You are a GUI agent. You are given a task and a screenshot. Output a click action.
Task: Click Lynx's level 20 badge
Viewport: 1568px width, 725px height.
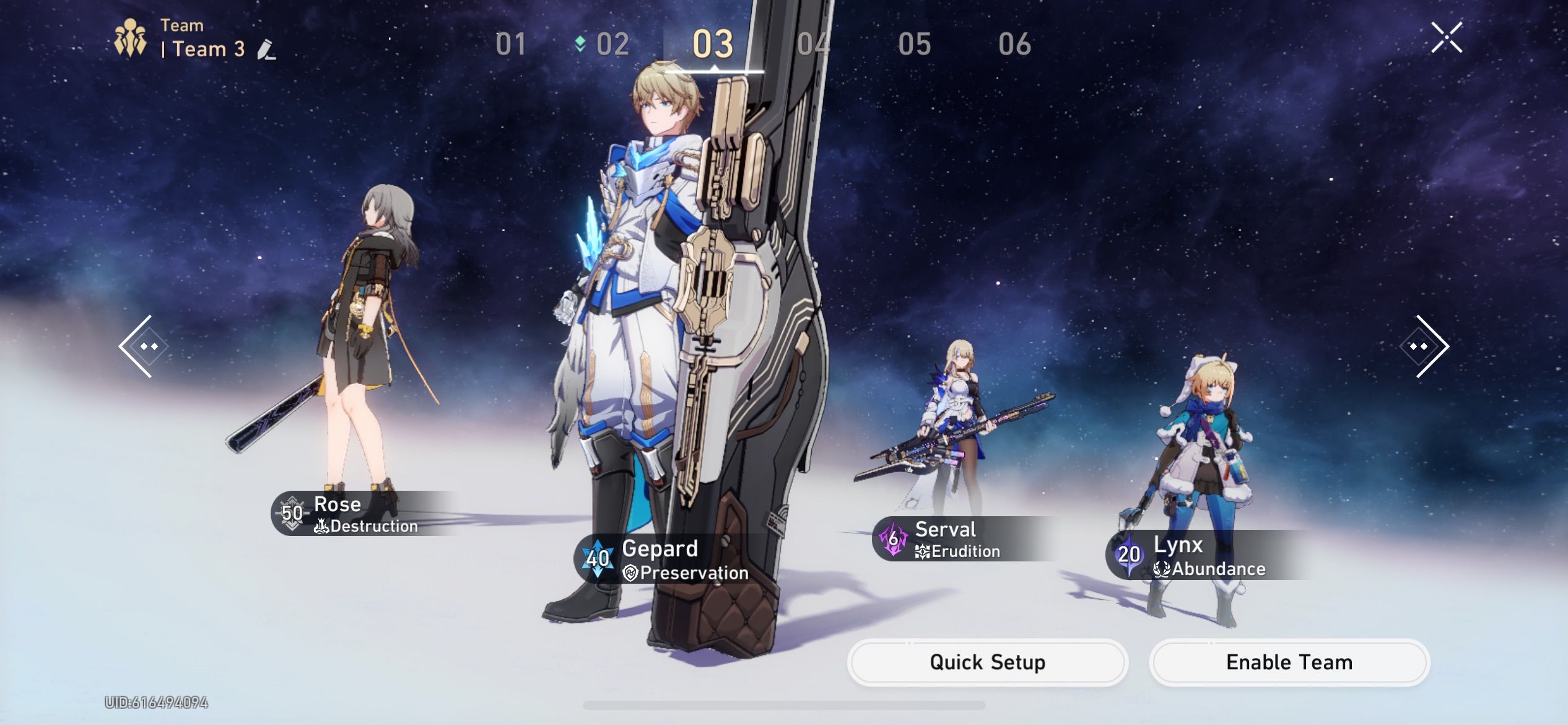tap(1128, 555)
